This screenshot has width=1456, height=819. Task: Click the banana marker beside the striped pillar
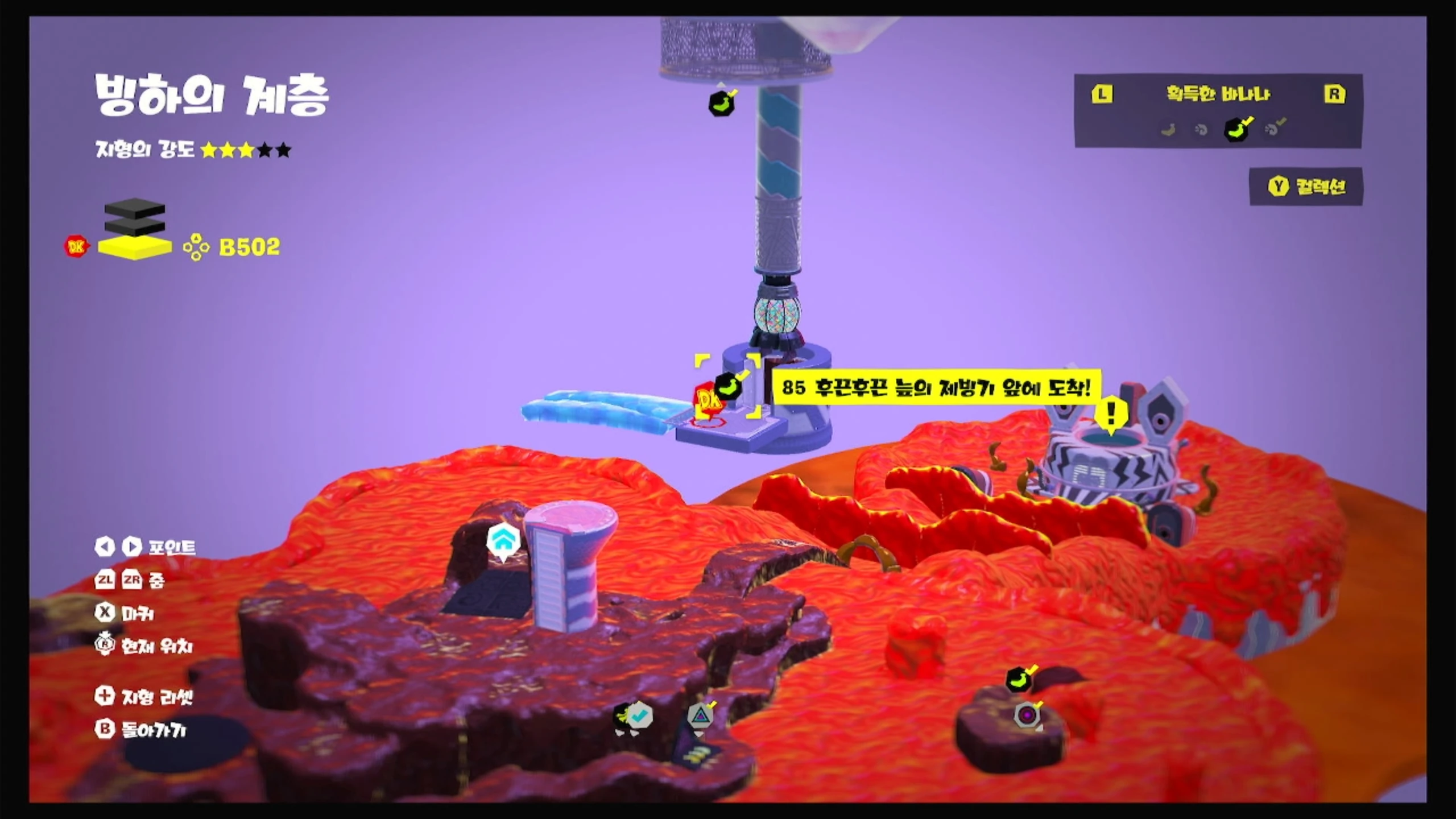(722, 104)
